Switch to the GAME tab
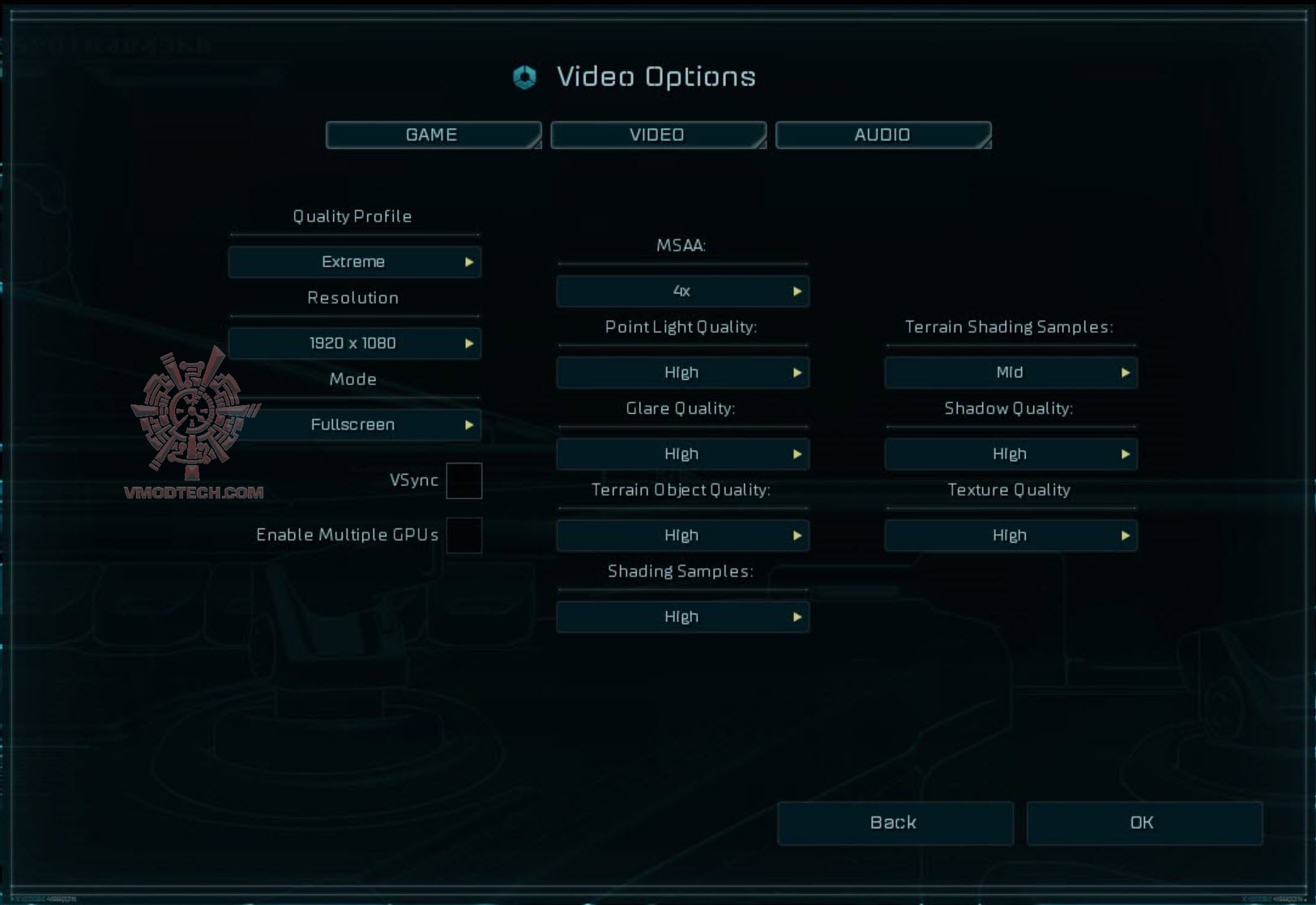 tap(433, 135)
